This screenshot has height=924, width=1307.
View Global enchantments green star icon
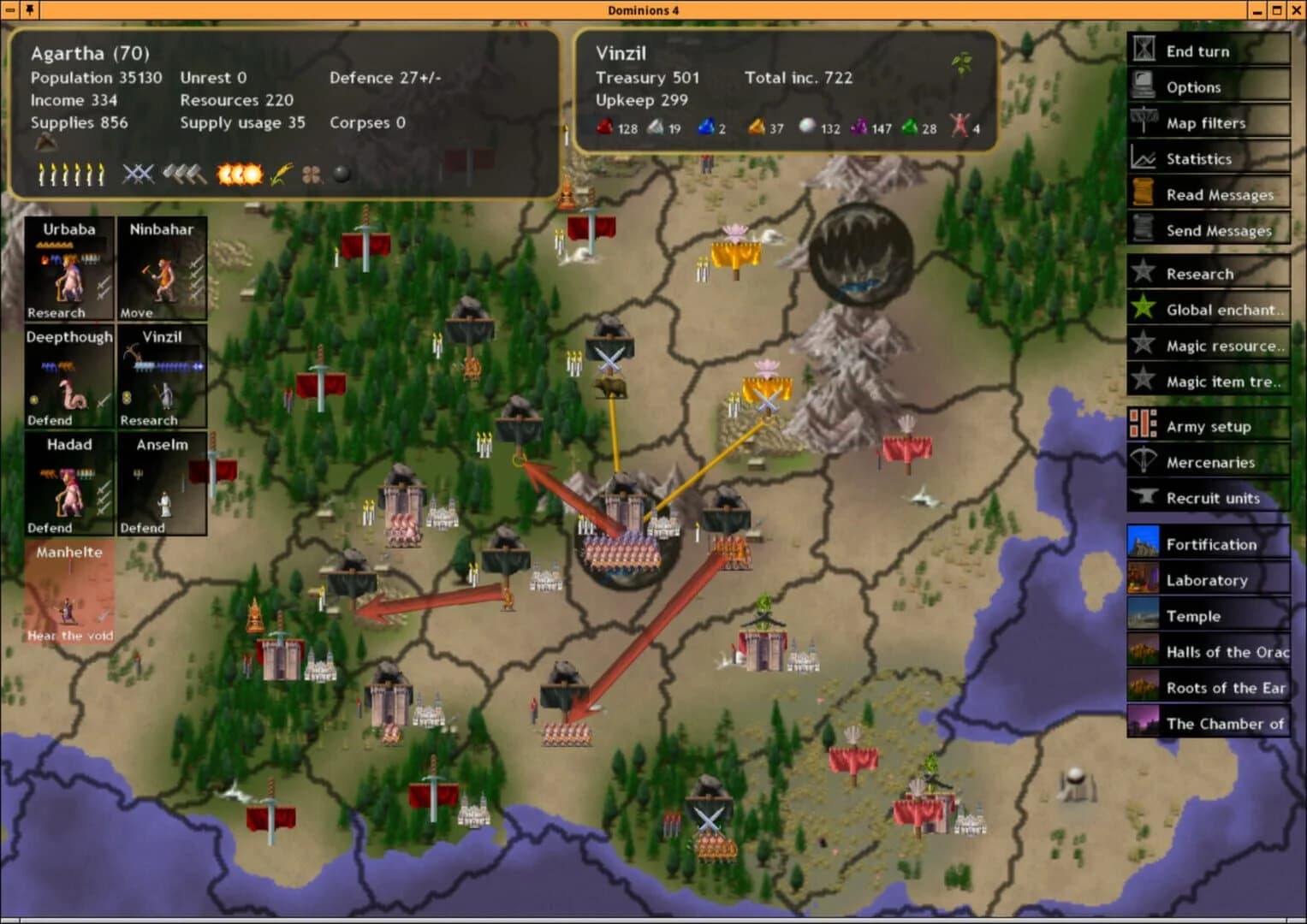1143,309
